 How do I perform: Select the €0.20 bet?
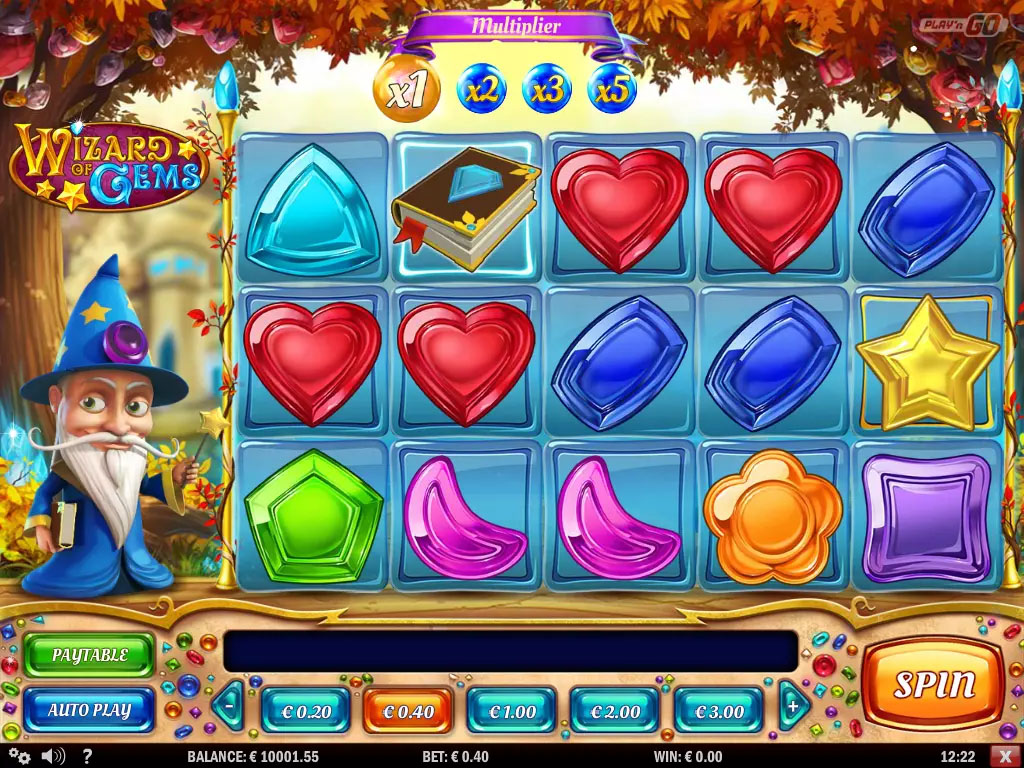(305, 711)
